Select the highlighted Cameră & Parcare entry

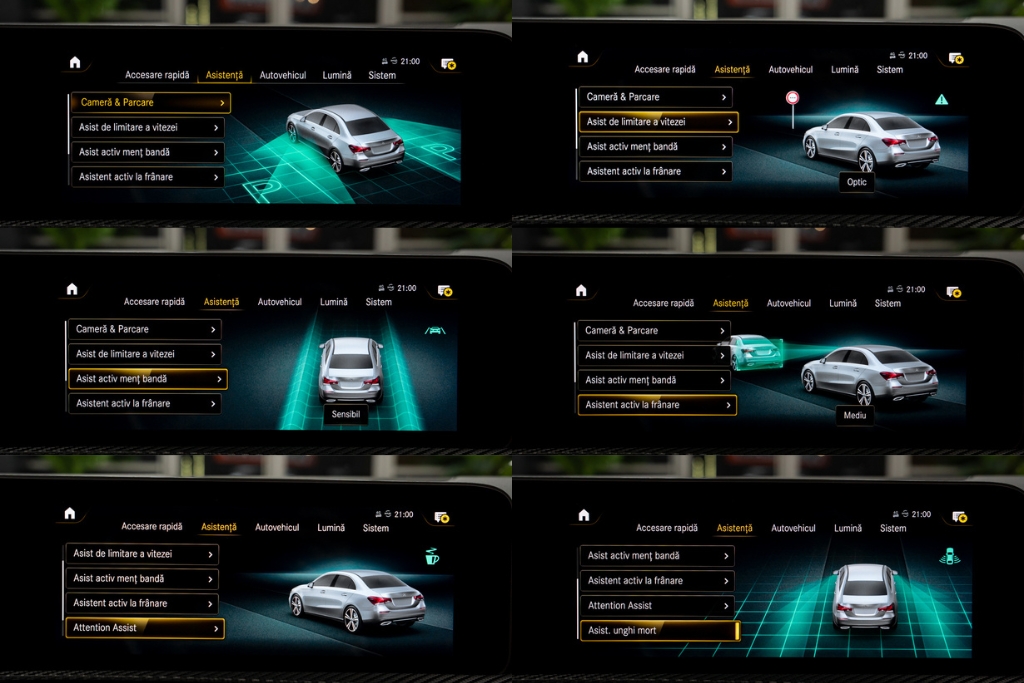tap(150, 103)
